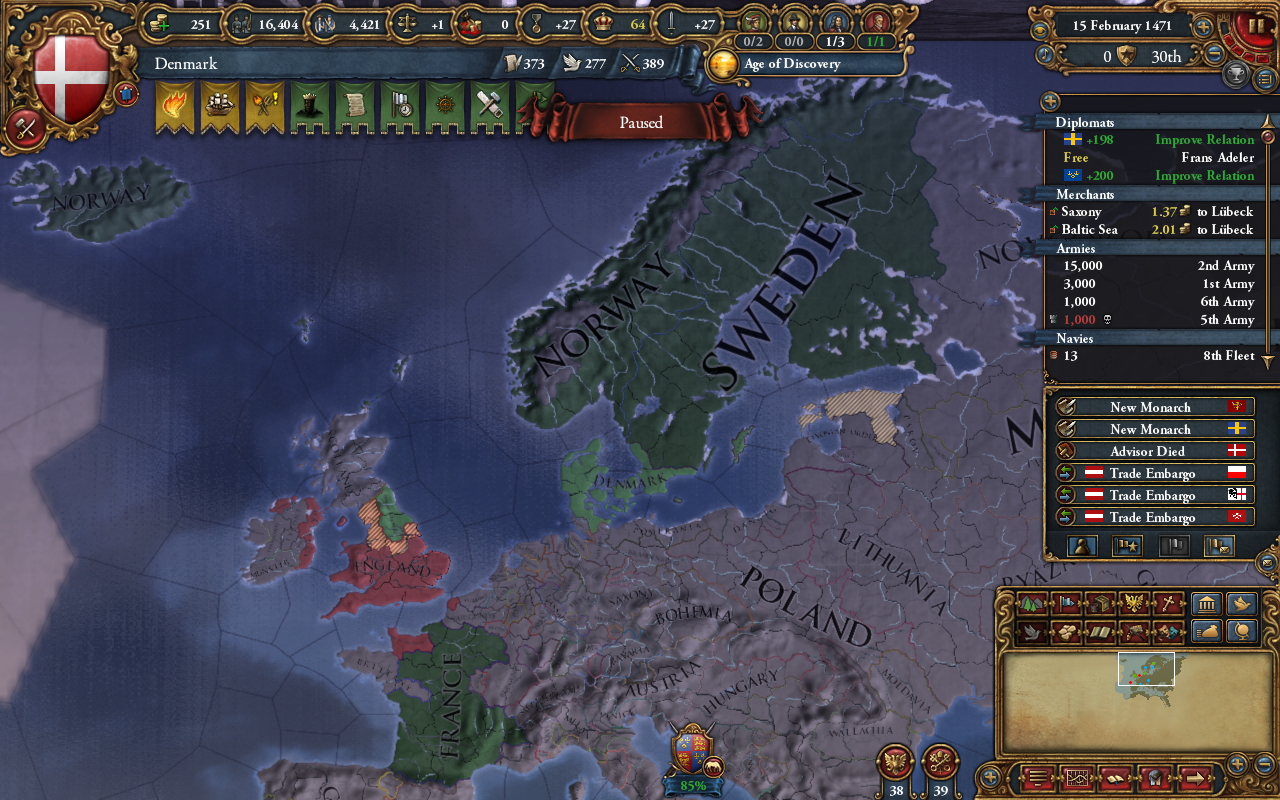The image size is (1280, 800).
Task: Select the terrain mapmode icon
Action: pos(1031,603)
